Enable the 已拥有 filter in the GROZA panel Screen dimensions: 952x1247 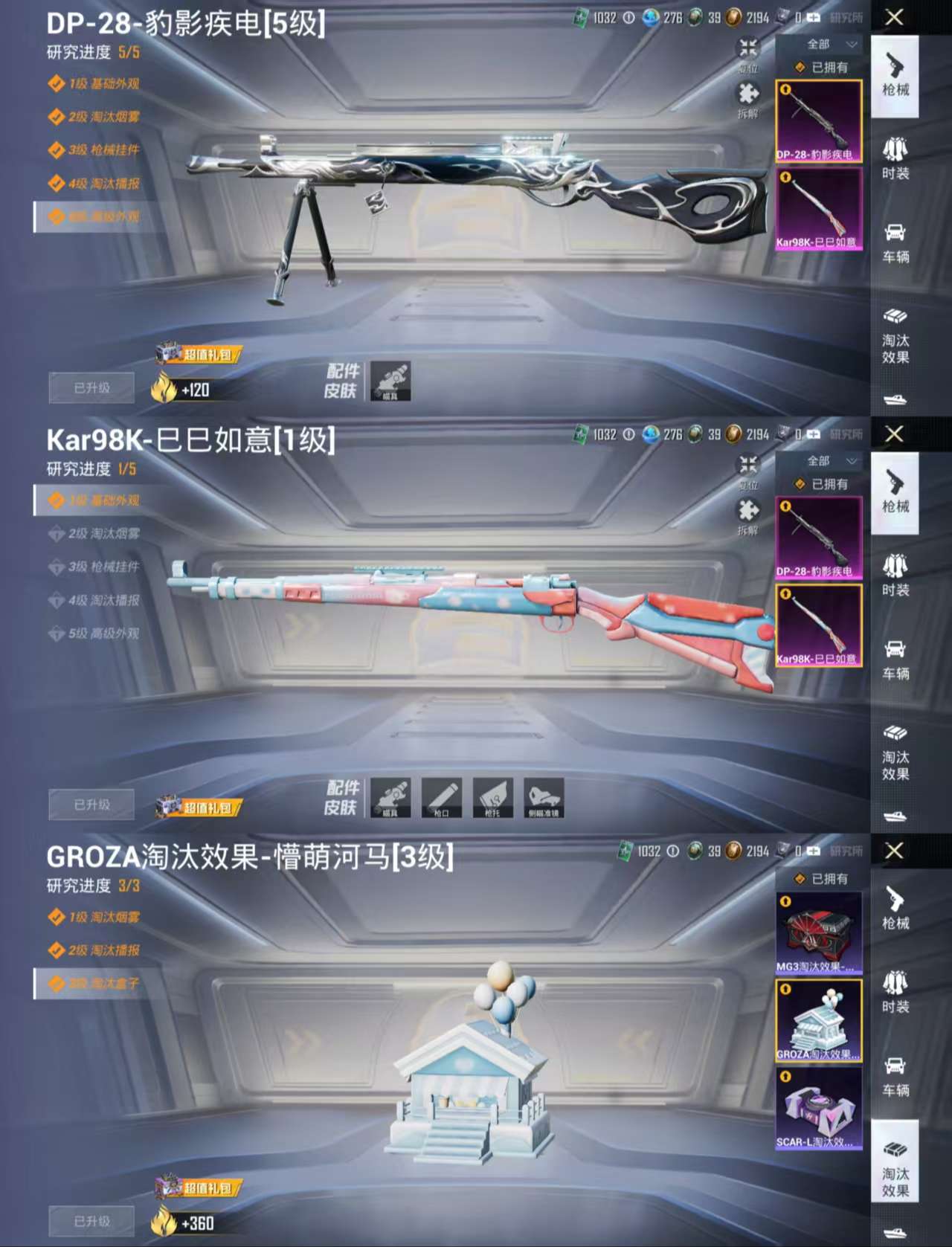(x=820, y=879)
